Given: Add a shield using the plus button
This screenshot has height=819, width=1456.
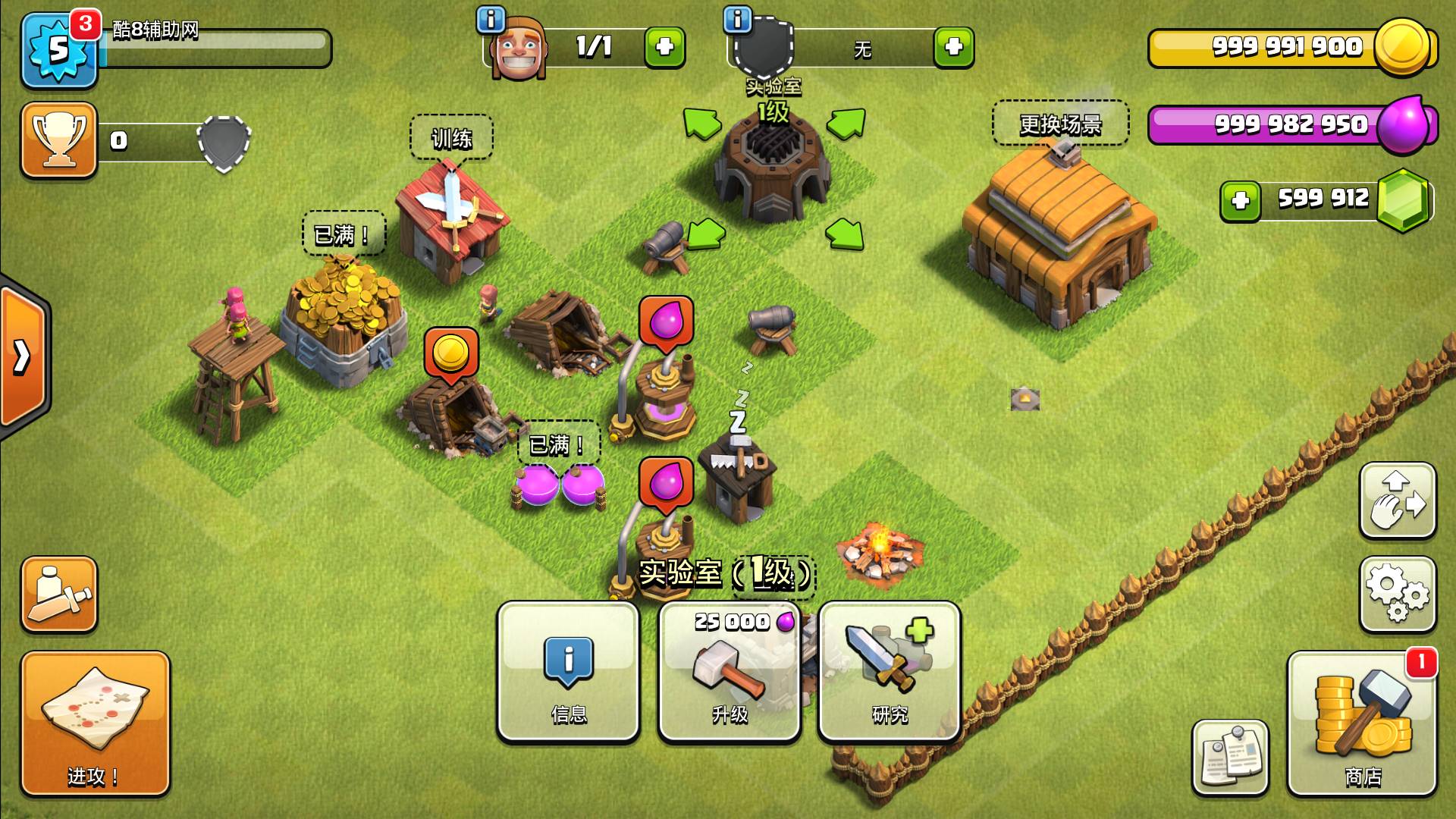Looking at the screenshot, I should click(953, 47).
